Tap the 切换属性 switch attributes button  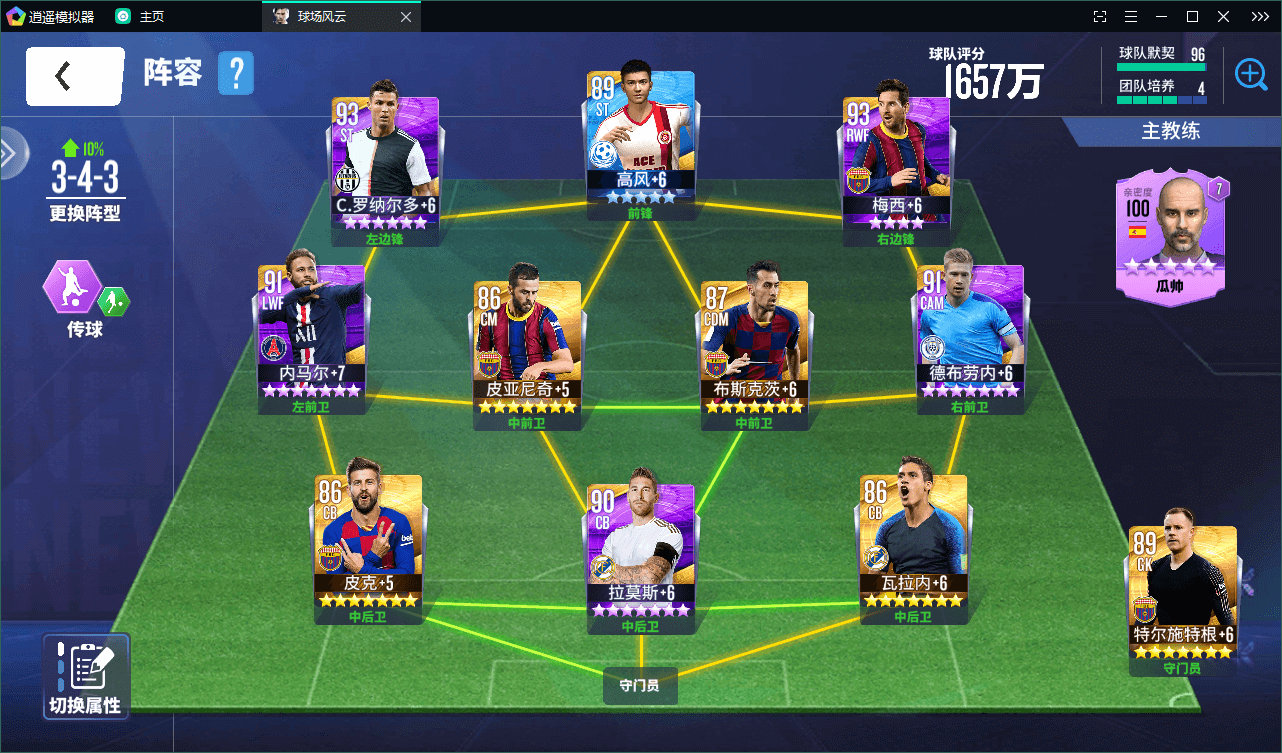(86, 677)
